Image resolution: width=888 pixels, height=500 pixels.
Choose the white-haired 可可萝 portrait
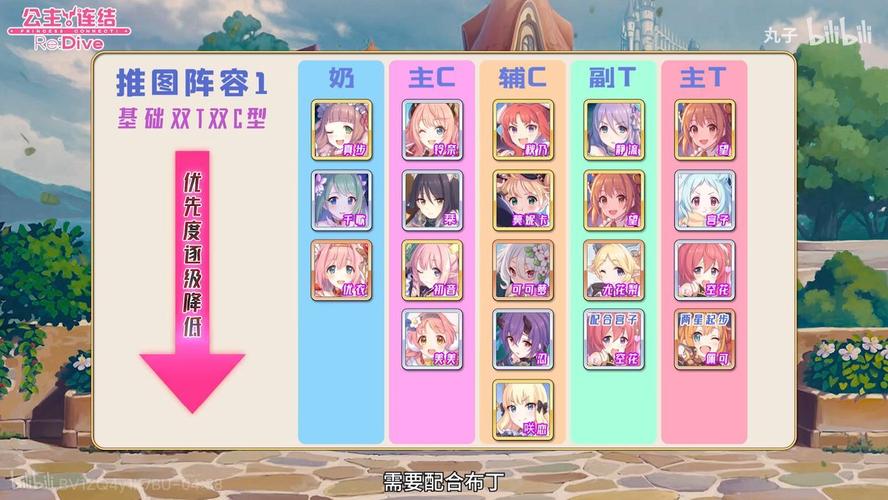523,270
